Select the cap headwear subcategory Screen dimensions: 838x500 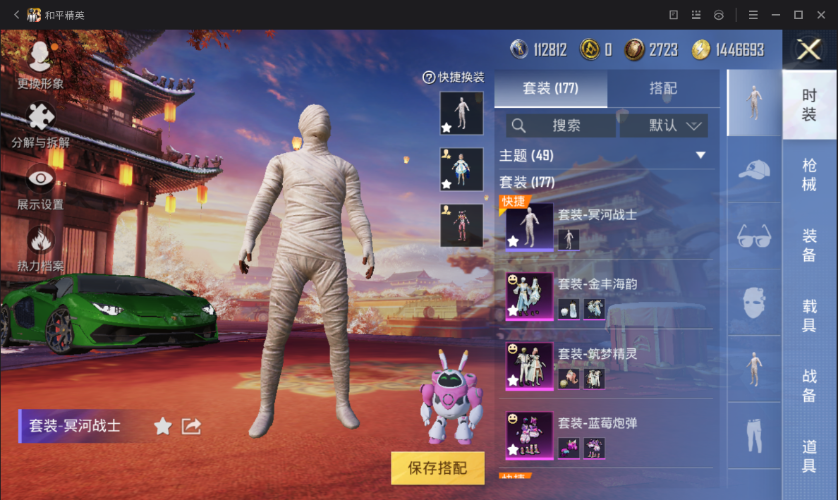coord(754,170)
